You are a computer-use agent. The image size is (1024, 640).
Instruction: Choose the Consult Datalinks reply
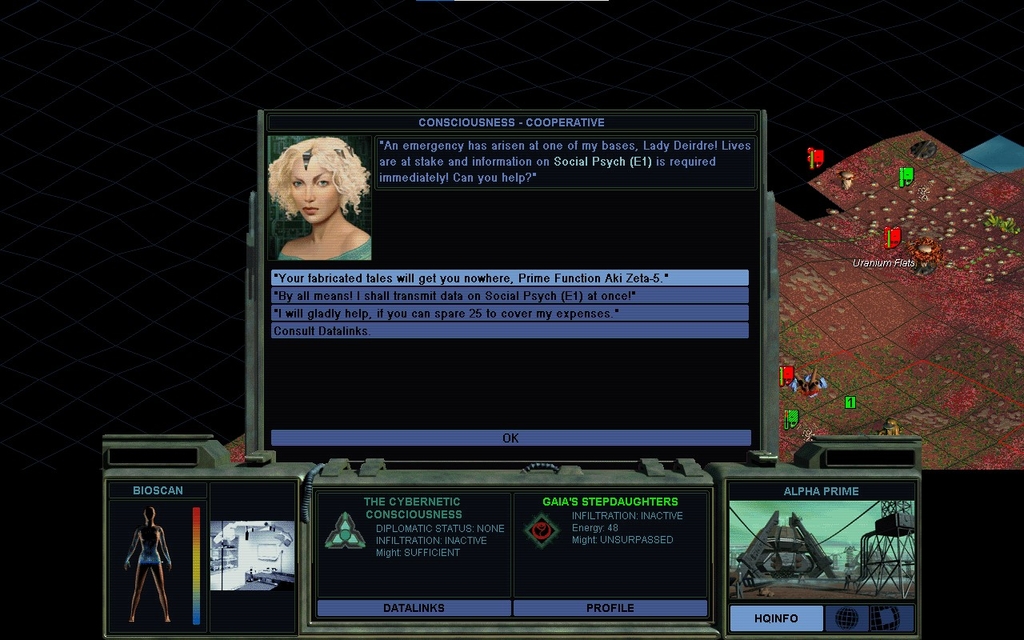[x=509, y=331]
